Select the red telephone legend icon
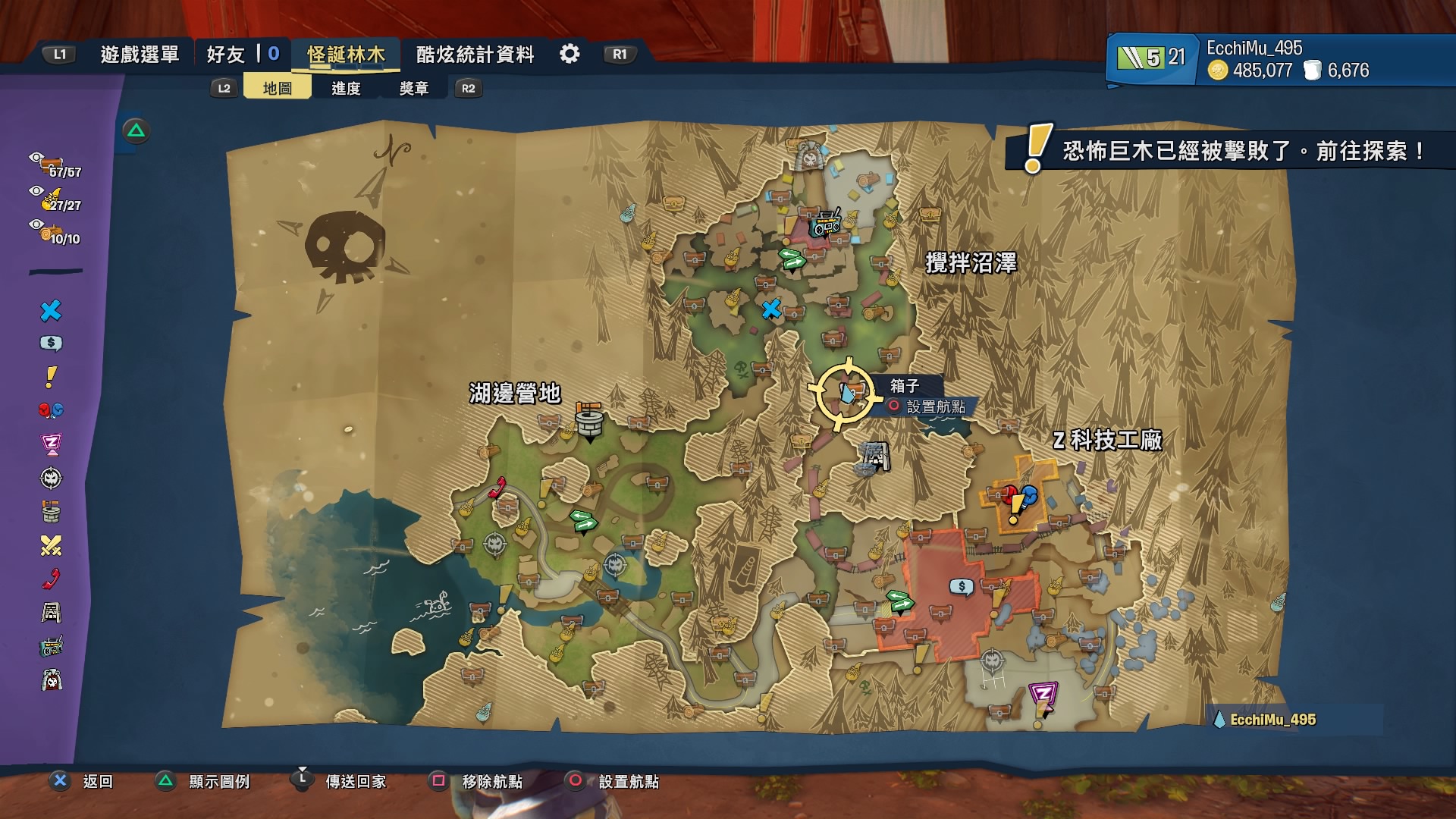1456x819 pixels. click(x=51, y=579)
